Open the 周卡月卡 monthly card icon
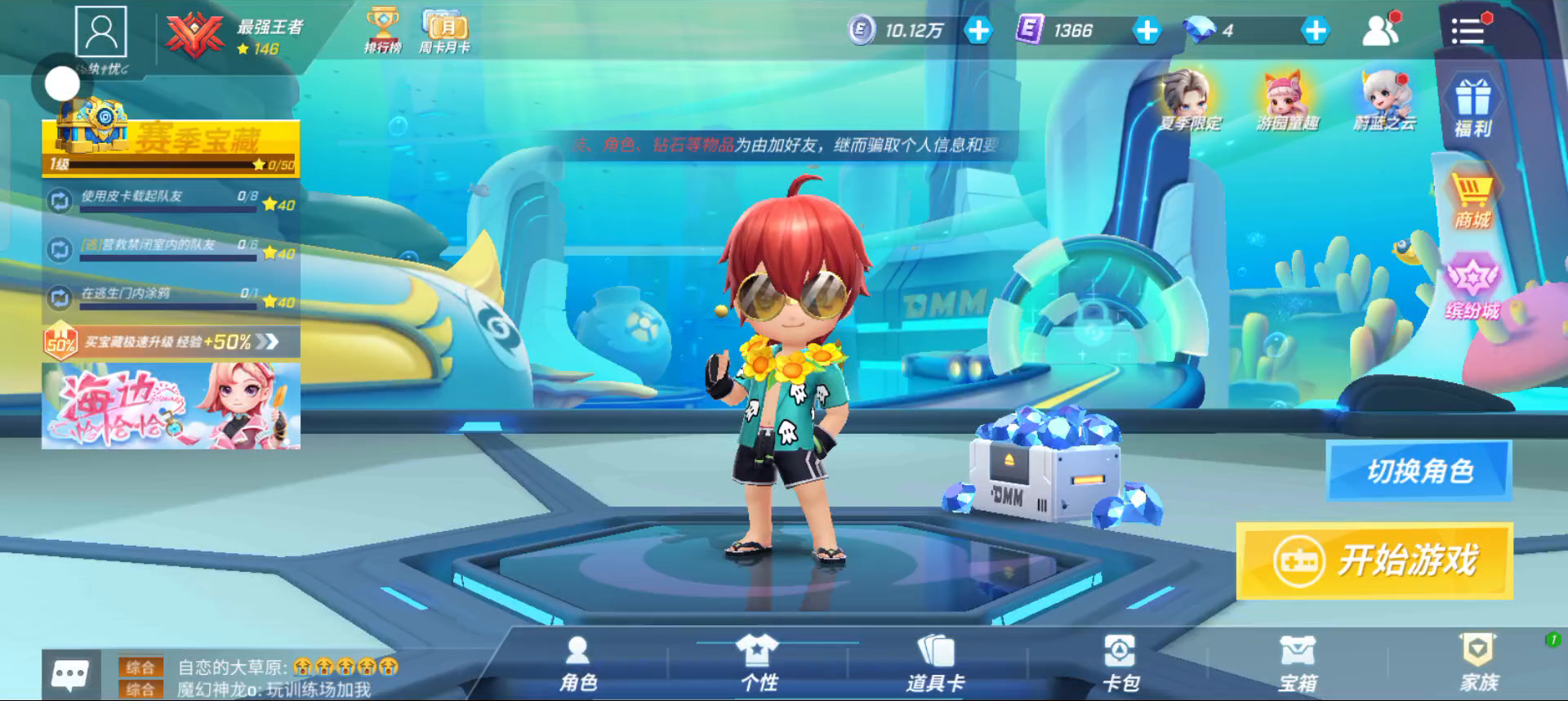Viewport: 1568px width, 701px height. click(444, 31)
